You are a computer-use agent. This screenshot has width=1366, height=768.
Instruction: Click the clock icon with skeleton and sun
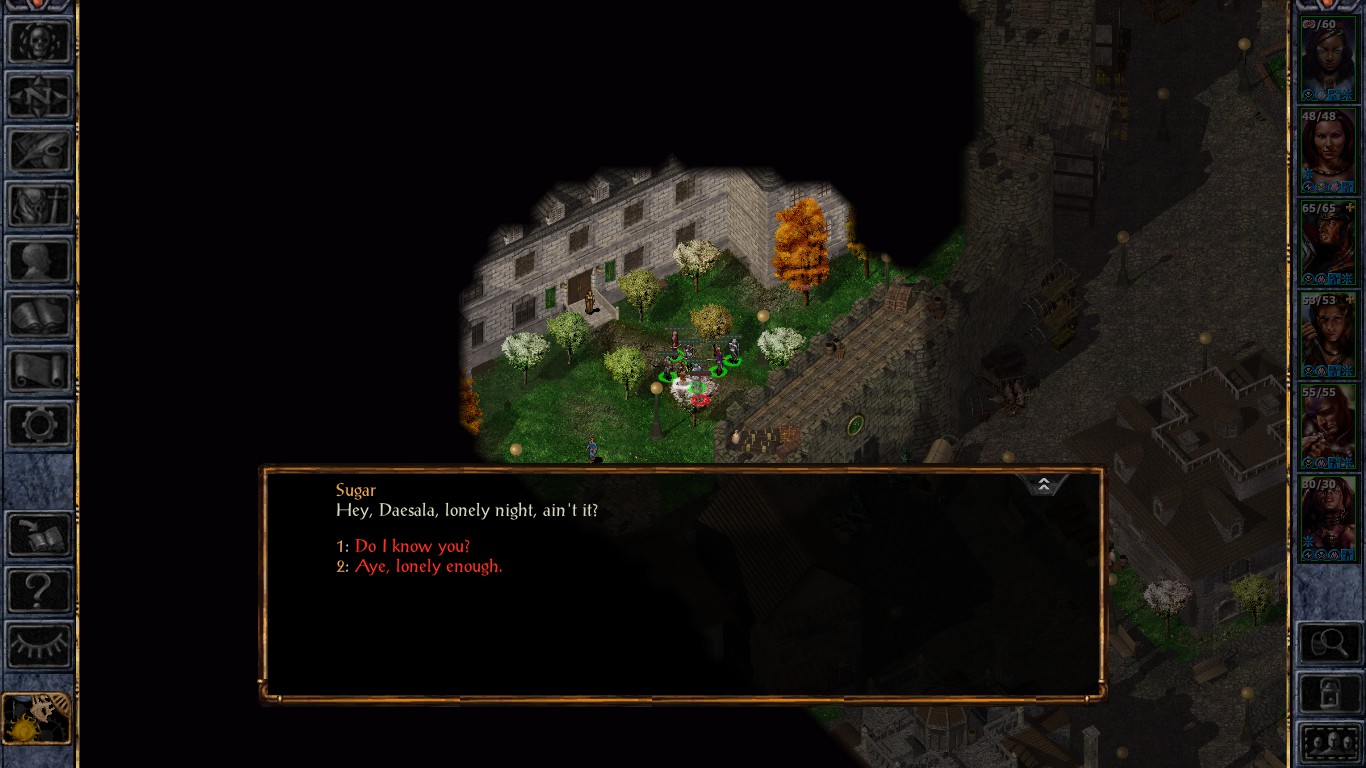(x=37, y=718)
